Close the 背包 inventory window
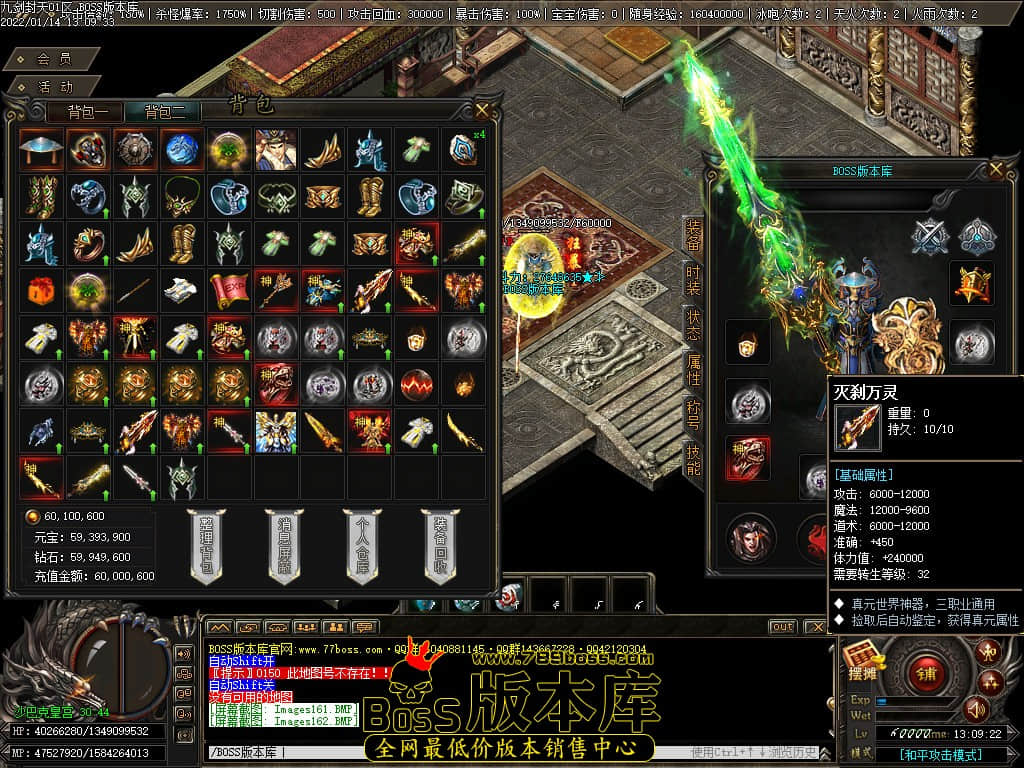Viewport: 1024px width, 768px height. coord(482,109)
